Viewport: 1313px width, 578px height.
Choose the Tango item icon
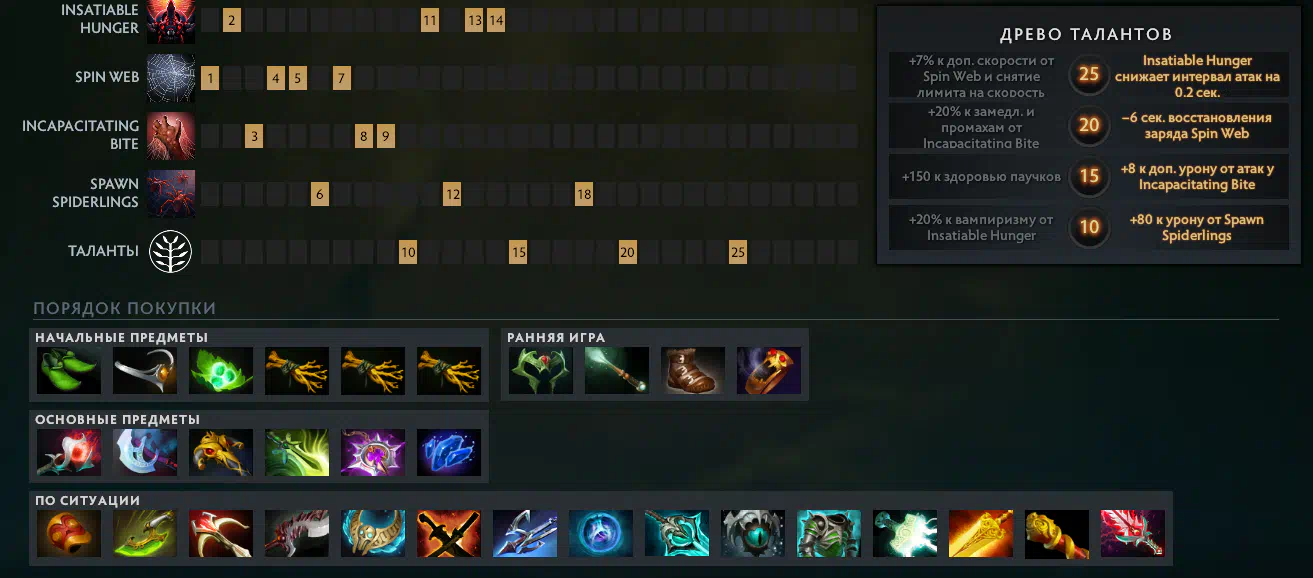pos(221,371)
